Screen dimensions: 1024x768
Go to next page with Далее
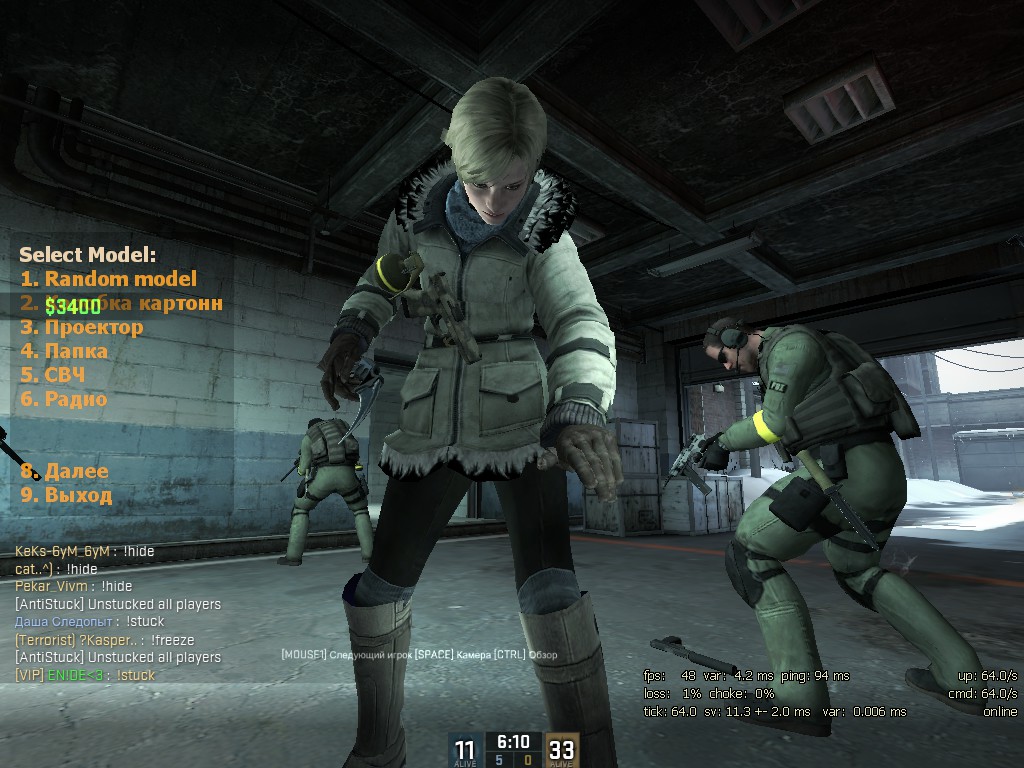65,471
